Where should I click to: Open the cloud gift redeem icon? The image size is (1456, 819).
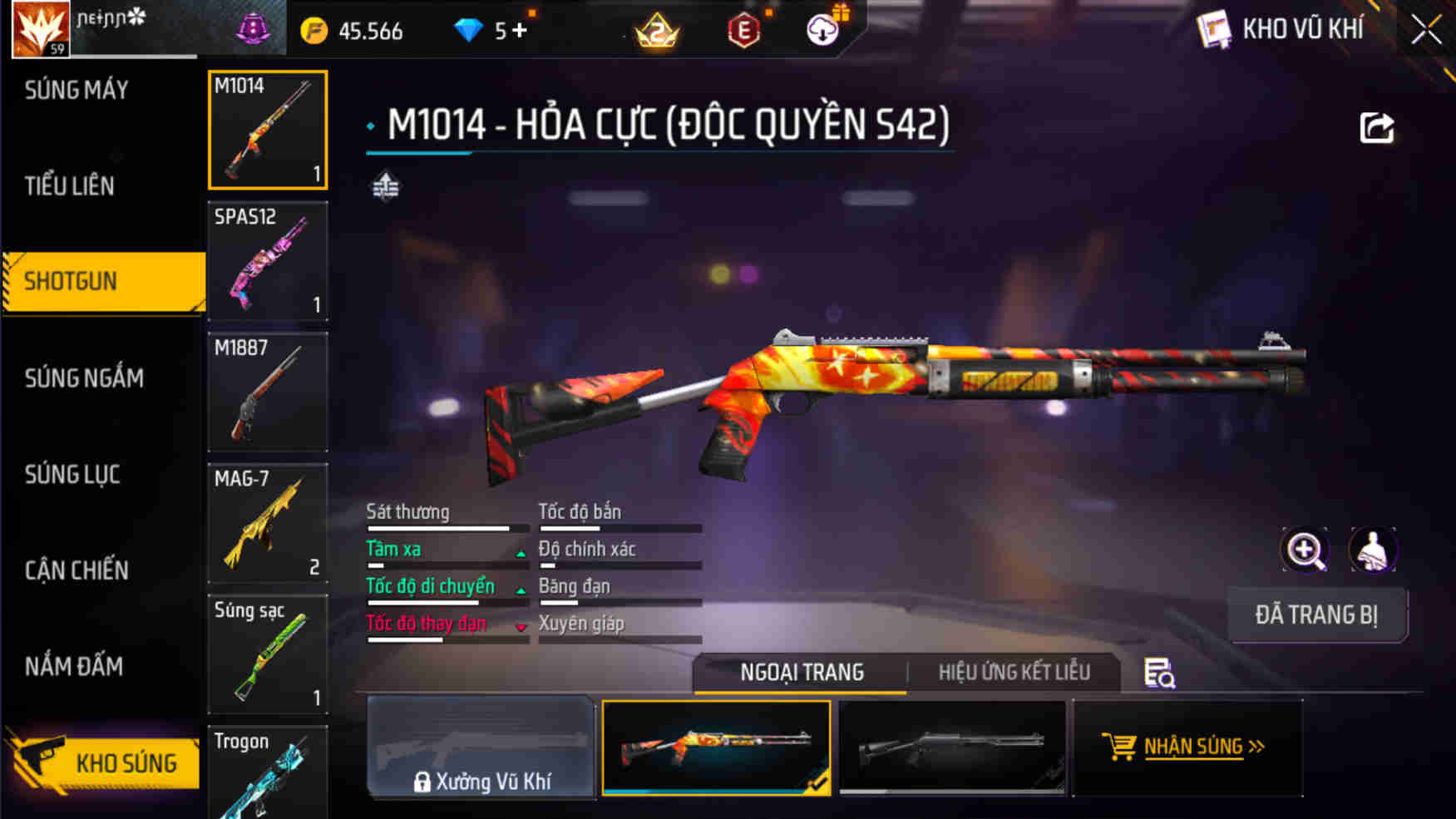coord(822,30)
